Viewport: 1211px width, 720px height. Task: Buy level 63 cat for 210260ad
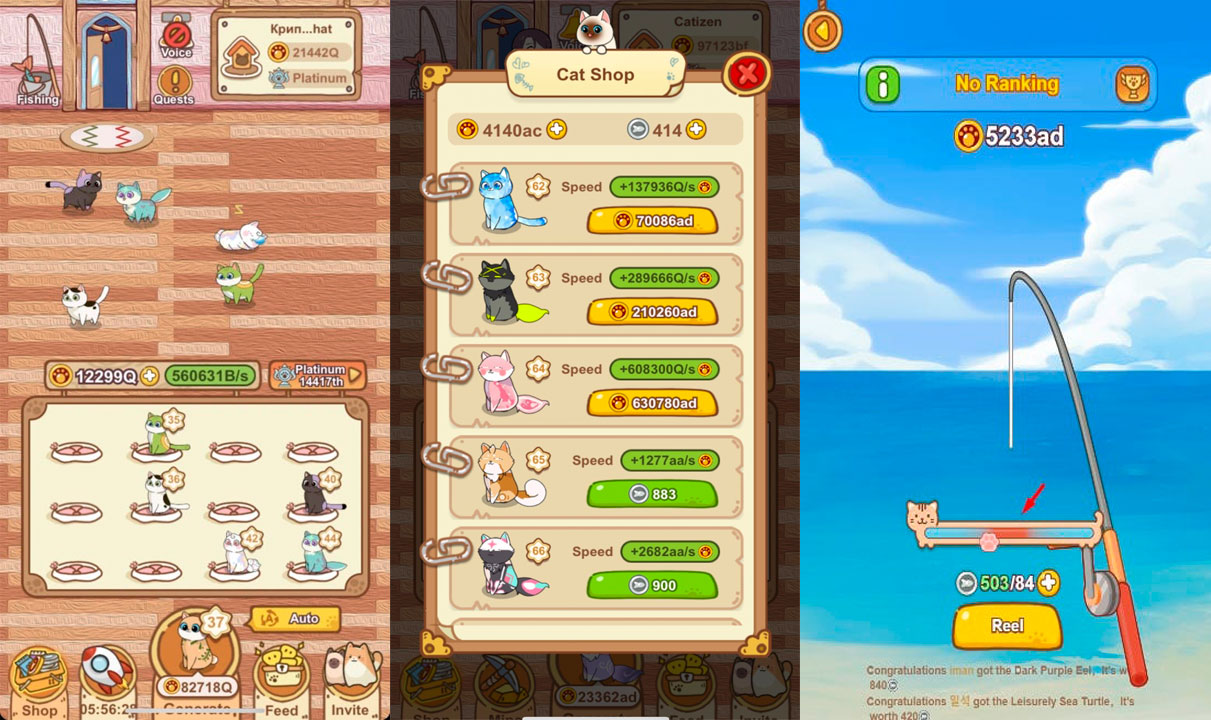click(652, 312)
